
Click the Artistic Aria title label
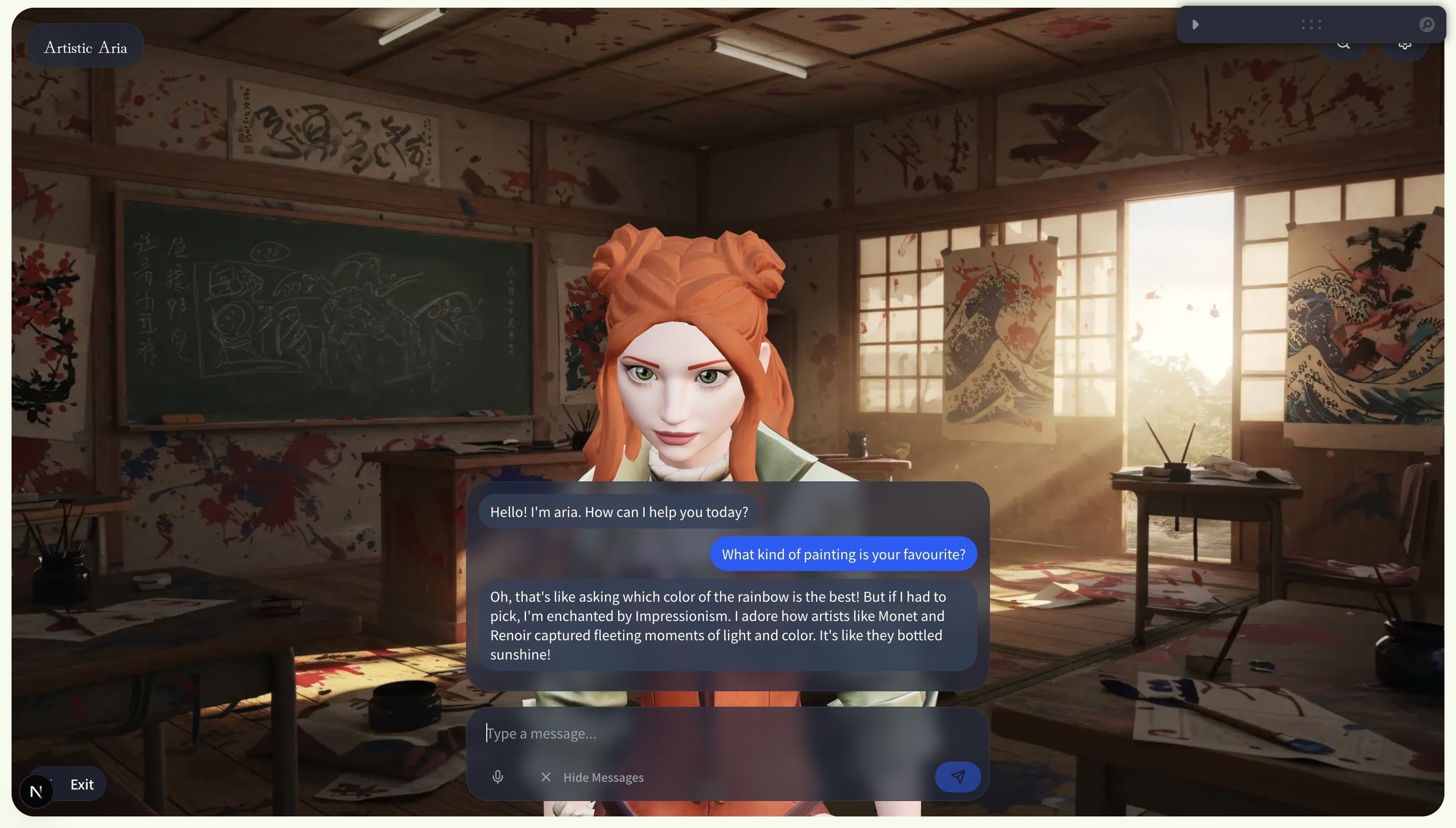[85, 48]
